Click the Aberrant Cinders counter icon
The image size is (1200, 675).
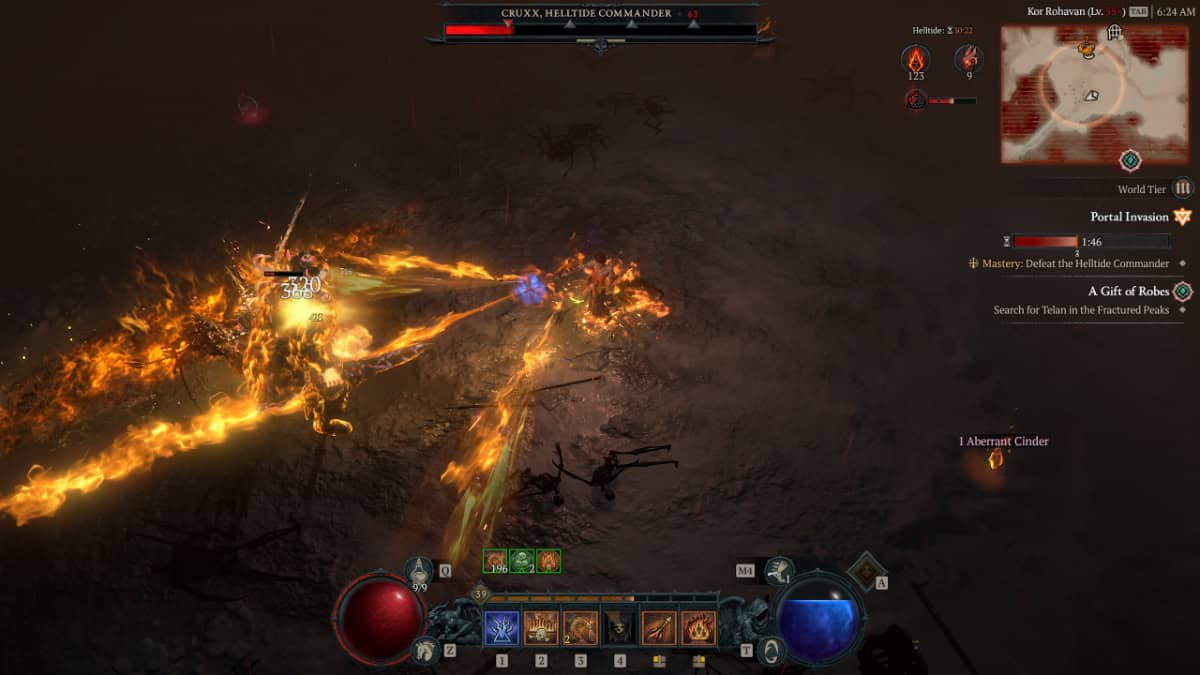[x=916, y=58]
